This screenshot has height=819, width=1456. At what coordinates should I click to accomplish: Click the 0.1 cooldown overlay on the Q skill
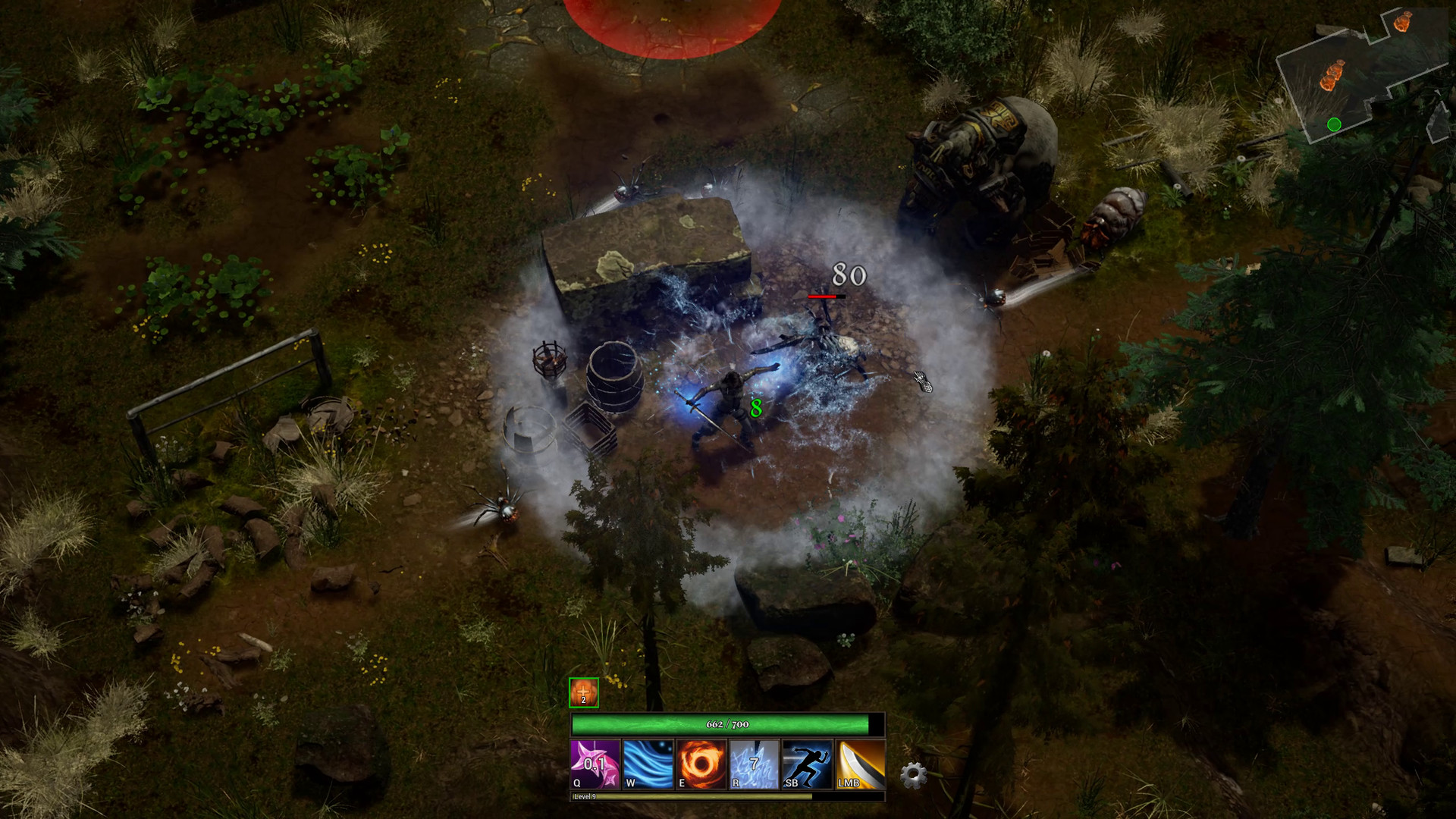[x=595, y=764]
